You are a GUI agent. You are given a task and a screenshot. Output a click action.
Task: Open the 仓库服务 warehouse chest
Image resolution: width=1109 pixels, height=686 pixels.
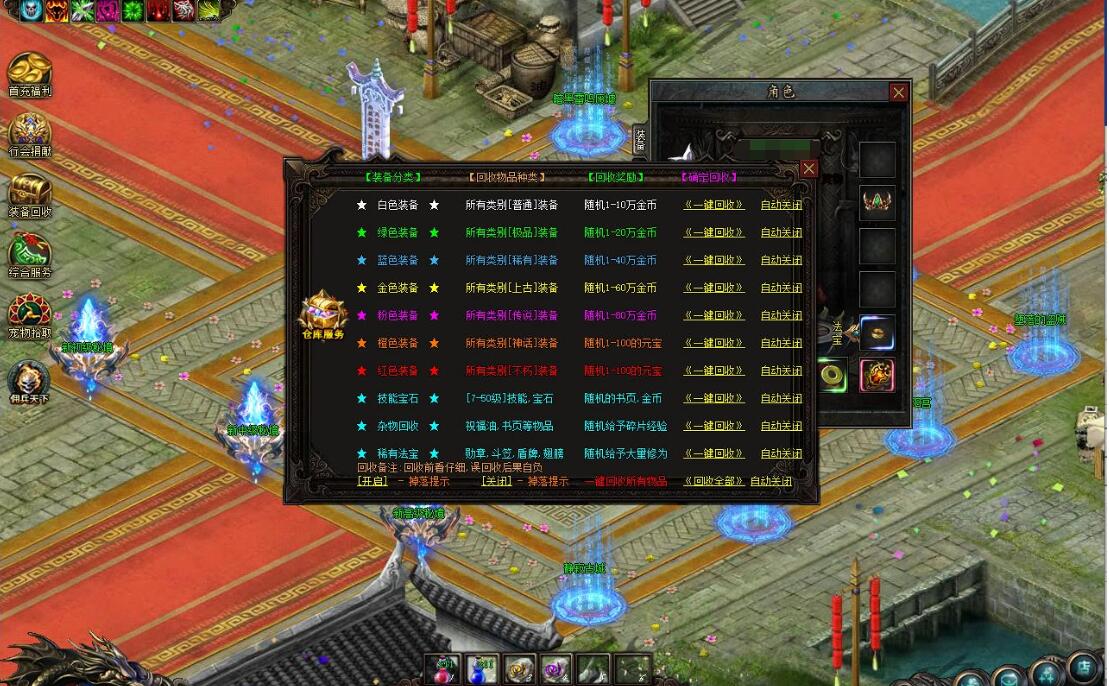322,314
